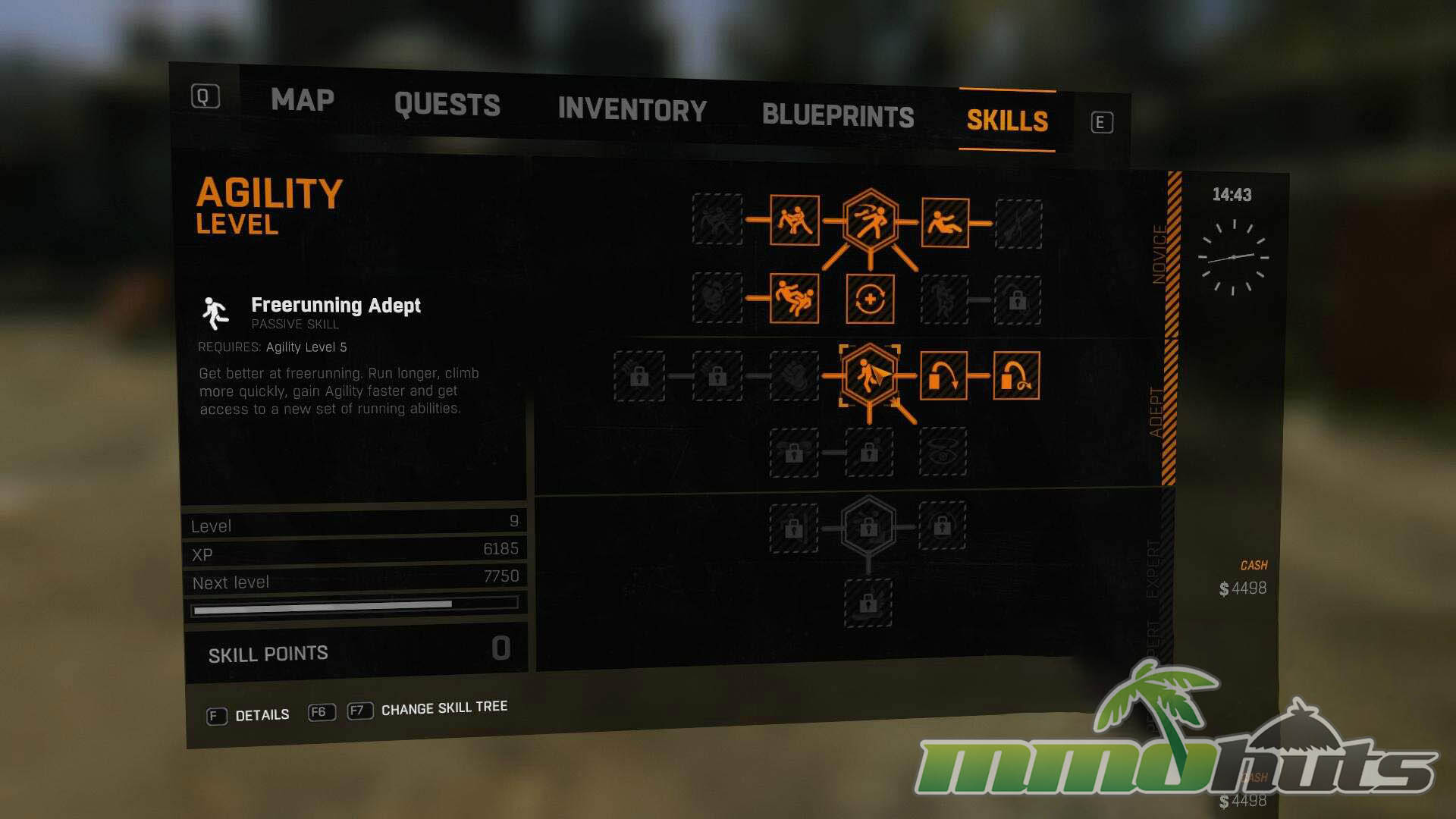
Task: Click the Details label
Action: click(x=262, y=715)
